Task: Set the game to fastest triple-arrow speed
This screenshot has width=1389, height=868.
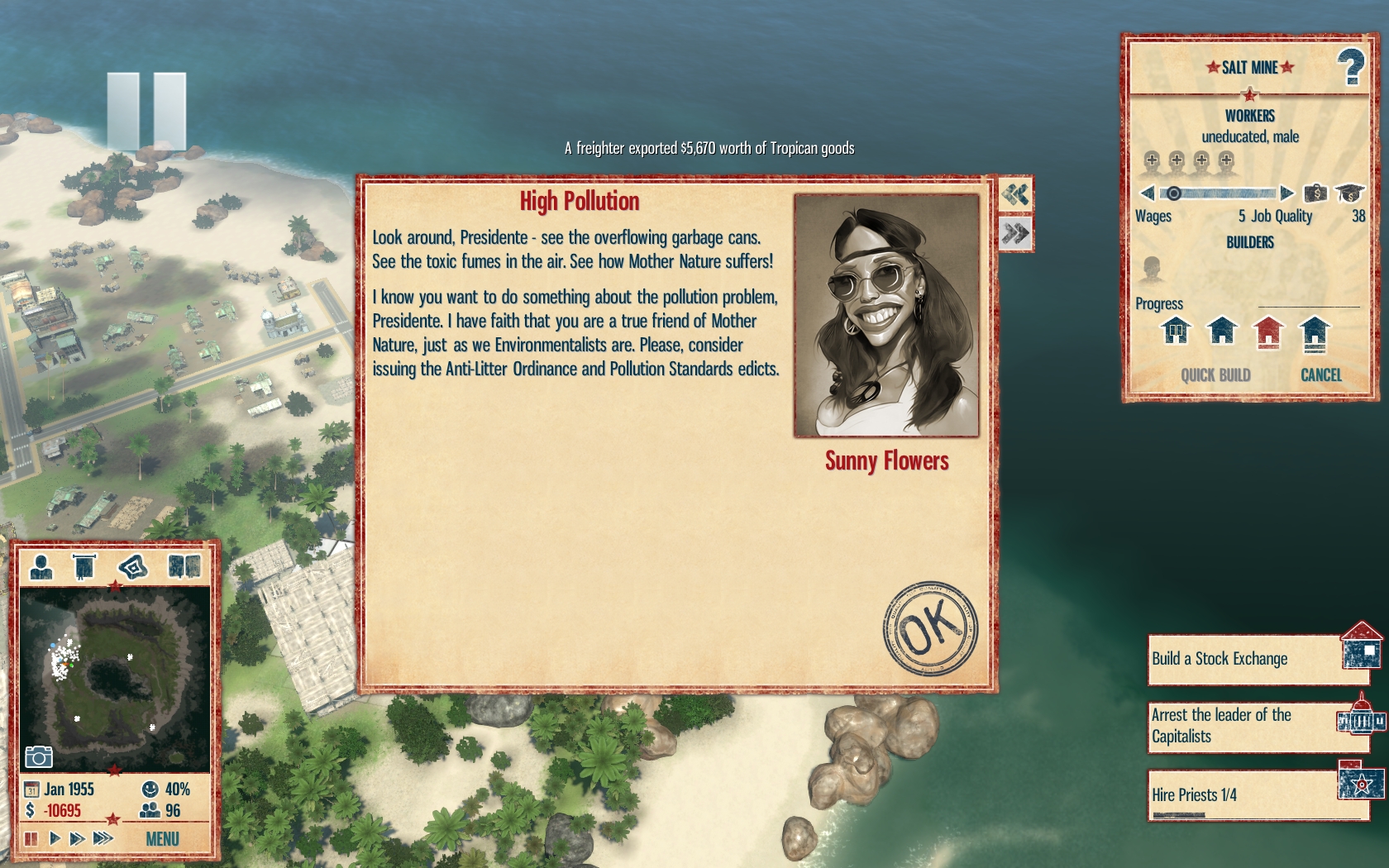Action: [x=103, y=839]
